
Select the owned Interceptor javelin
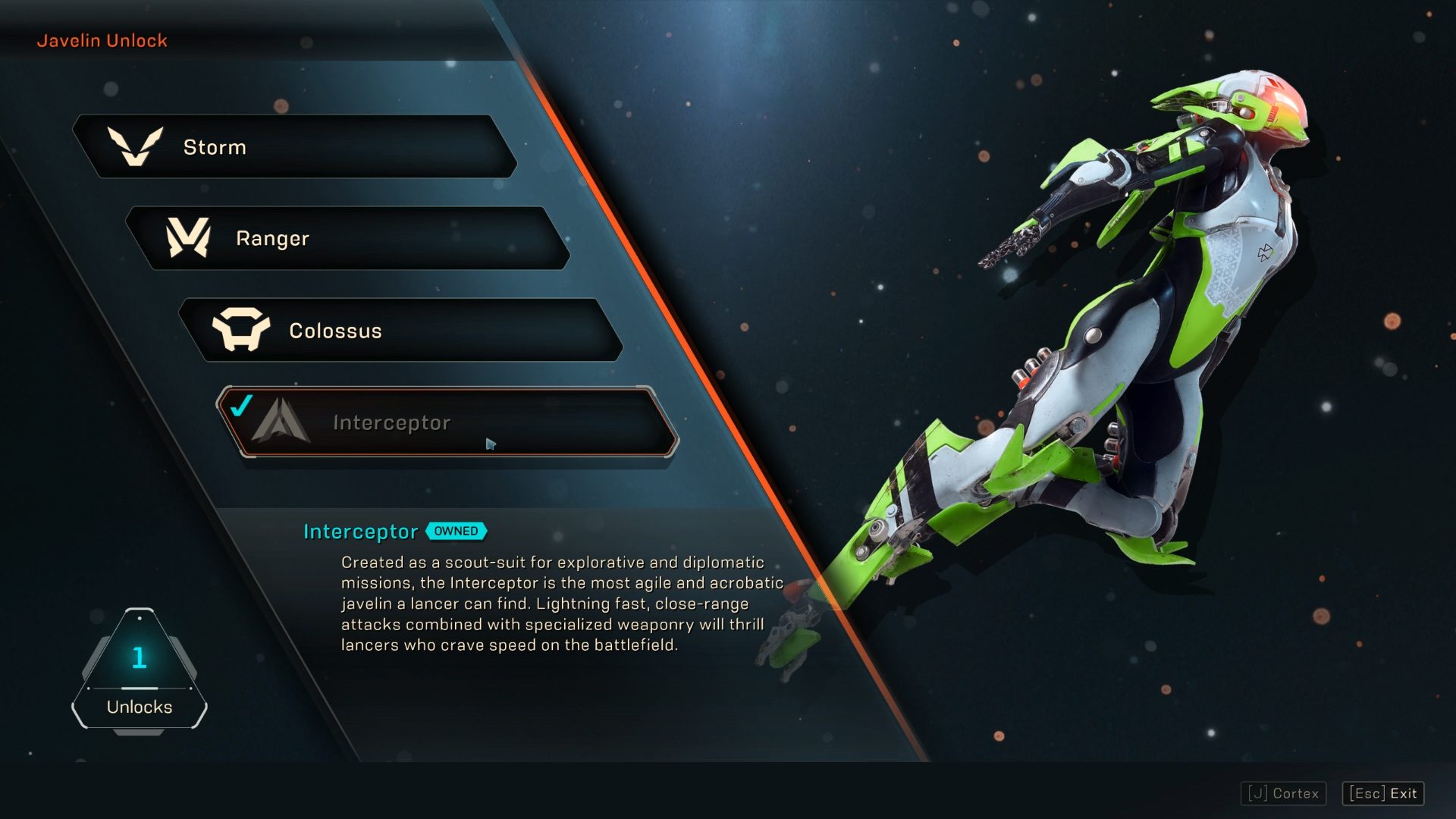point(447,422)
